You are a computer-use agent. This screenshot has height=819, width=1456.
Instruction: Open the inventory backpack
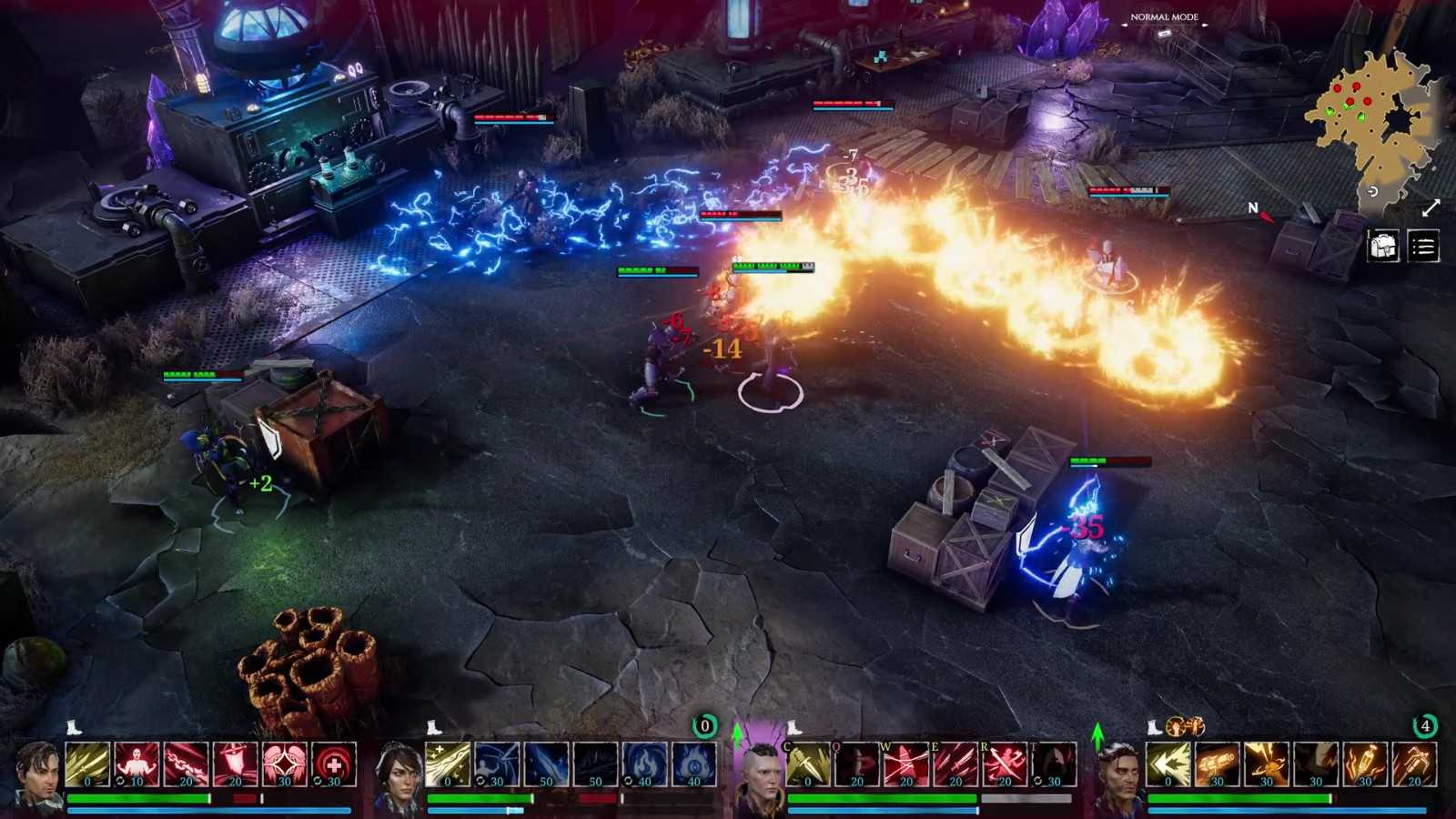coord(1383,246)
